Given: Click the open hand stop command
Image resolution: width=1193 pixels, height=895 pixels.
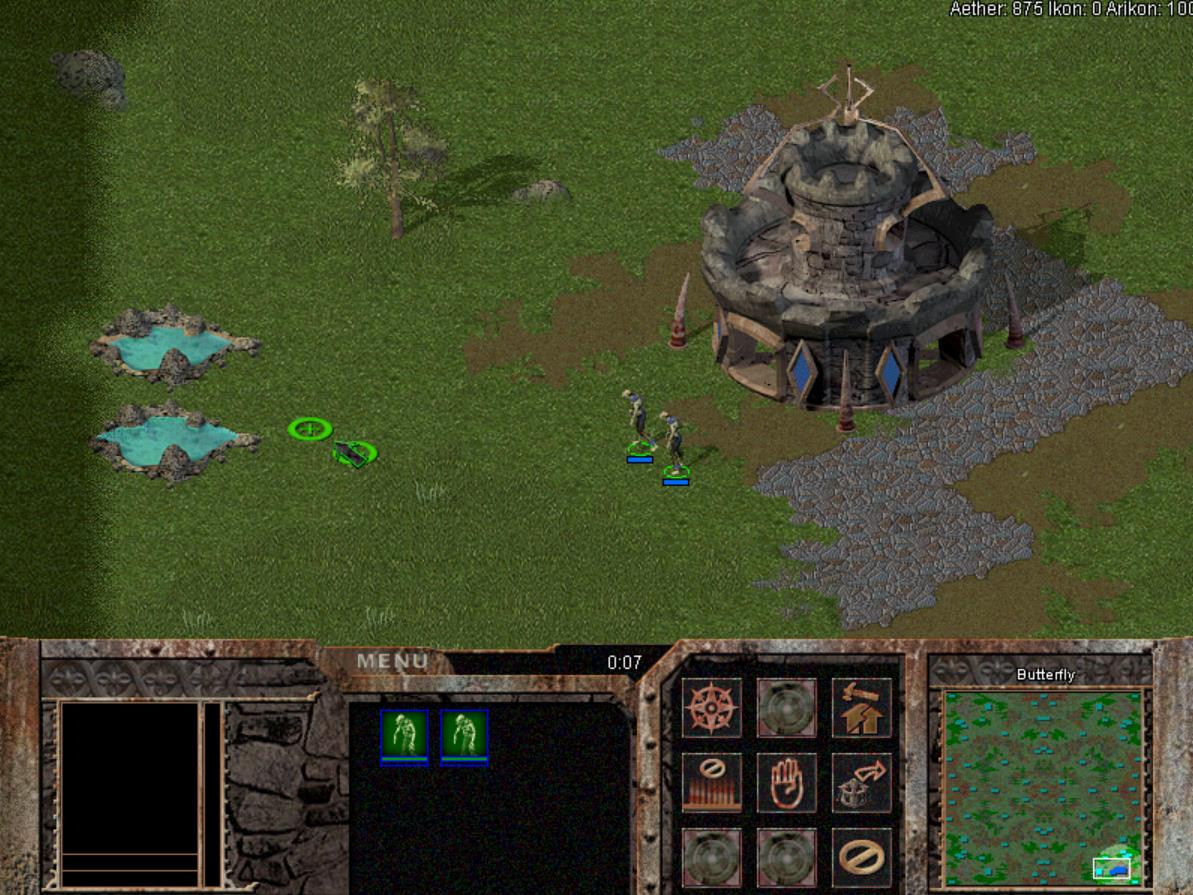Looking at the screenshot, I should click(786, 782).
